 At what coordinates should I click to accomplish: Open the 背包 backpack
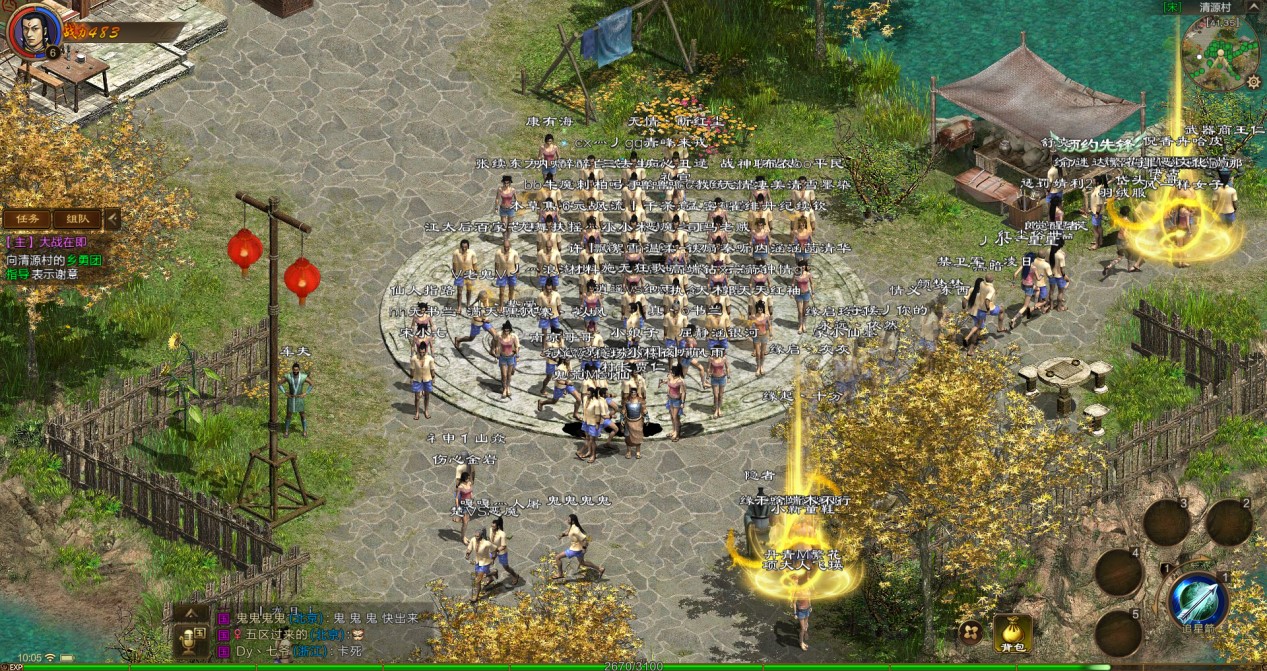pos(1012,630)
